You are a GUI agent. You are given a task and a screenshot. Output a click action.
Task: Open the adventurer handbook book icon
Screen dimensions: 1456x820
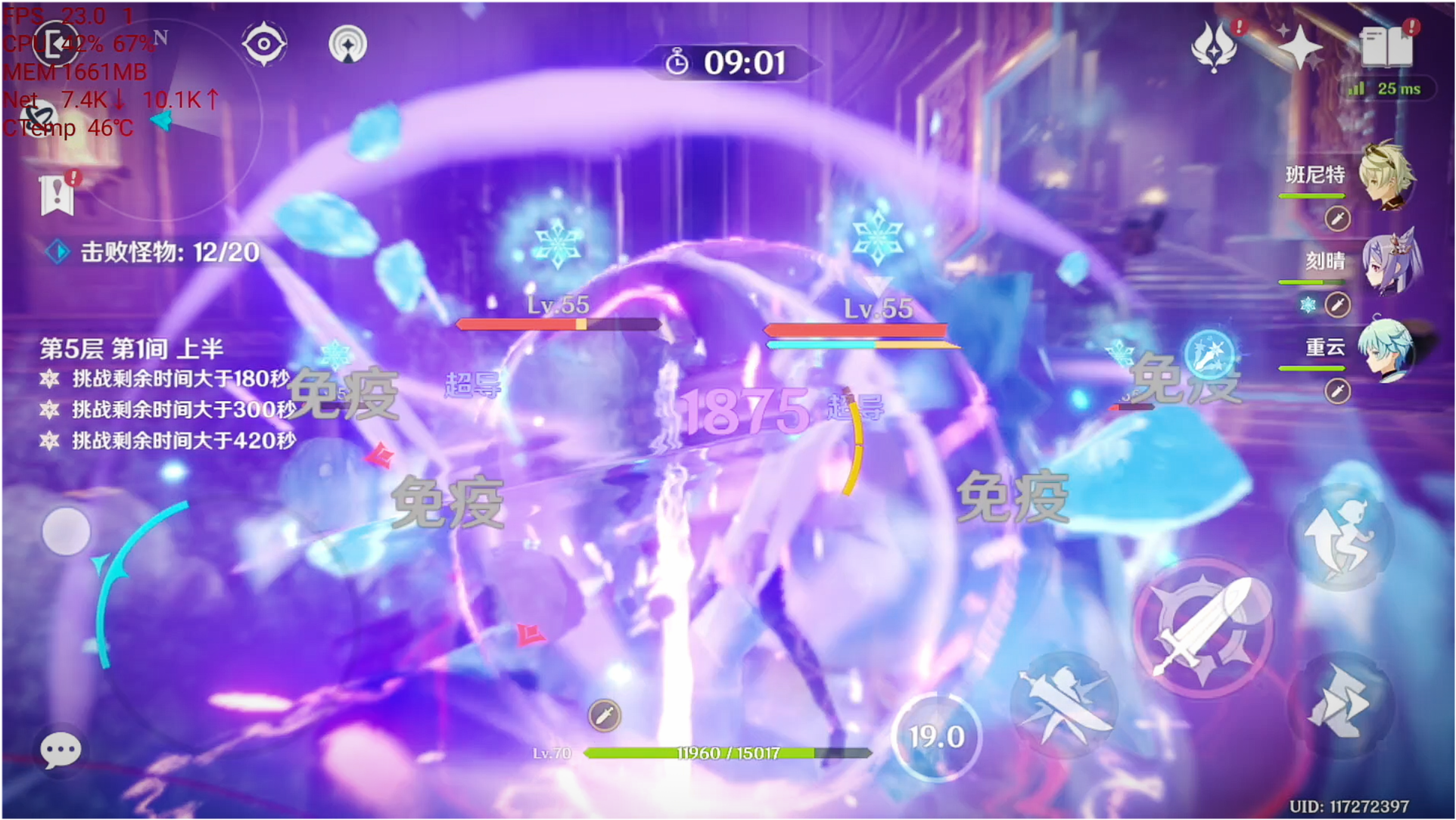1386,47
